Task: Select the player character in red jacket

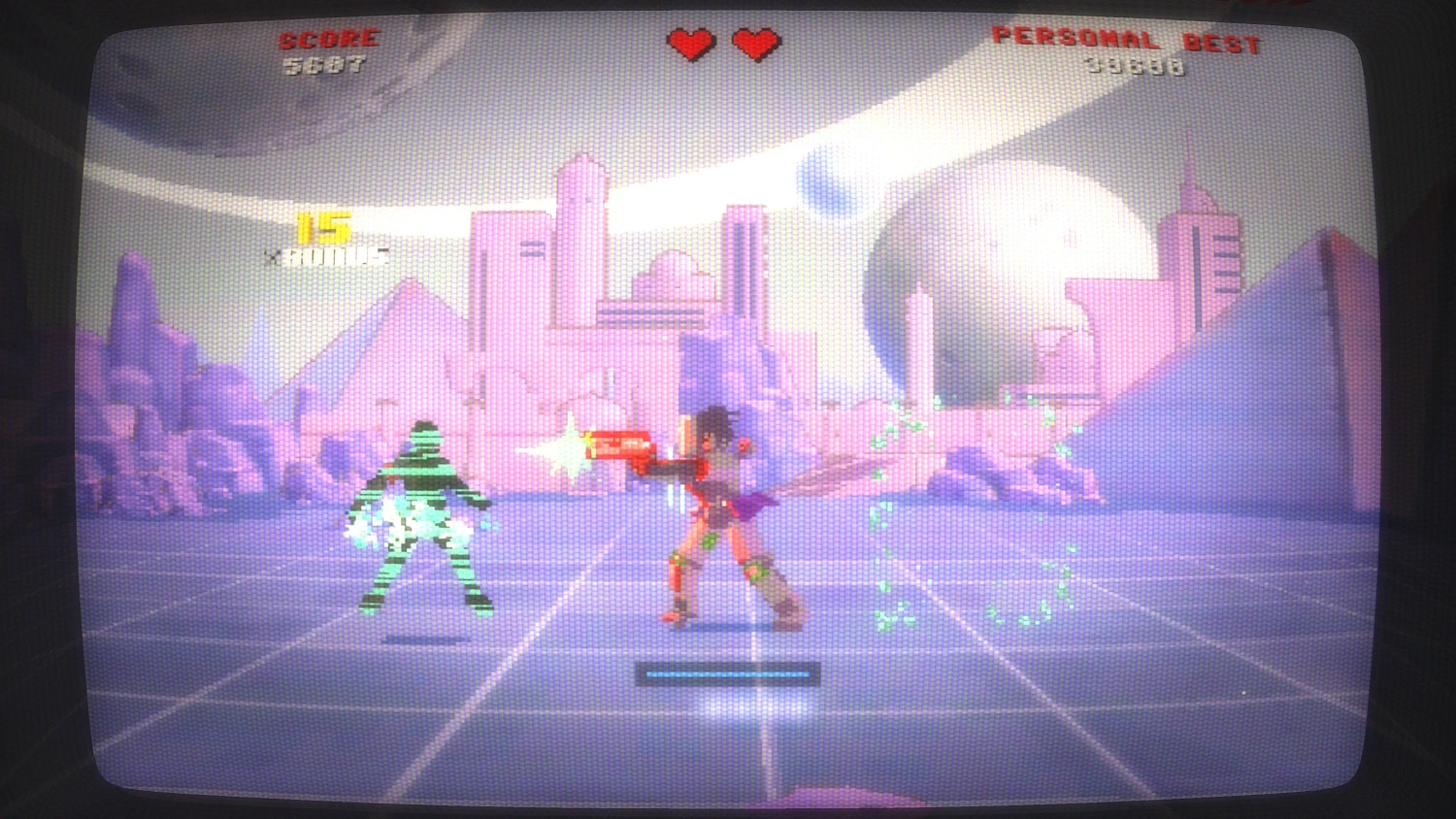Action: [x=718, y=505]
